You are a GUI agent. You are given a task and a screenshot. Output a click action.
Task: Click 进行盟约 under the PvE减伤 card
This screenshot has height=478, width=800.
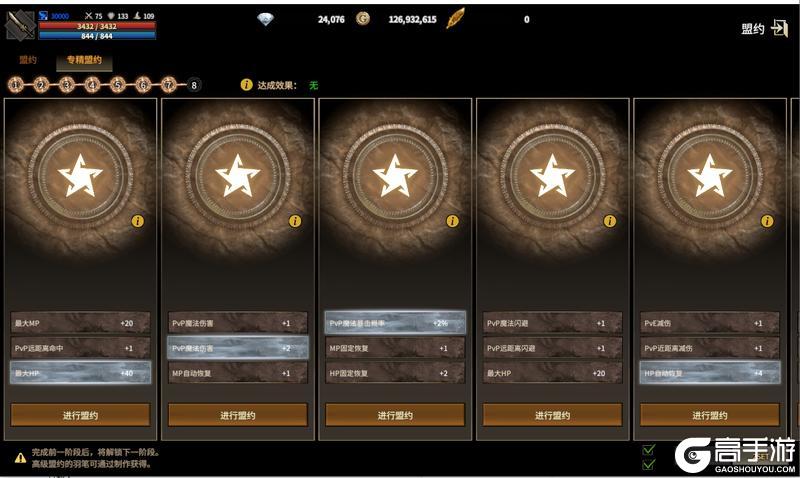coord(709,415)
